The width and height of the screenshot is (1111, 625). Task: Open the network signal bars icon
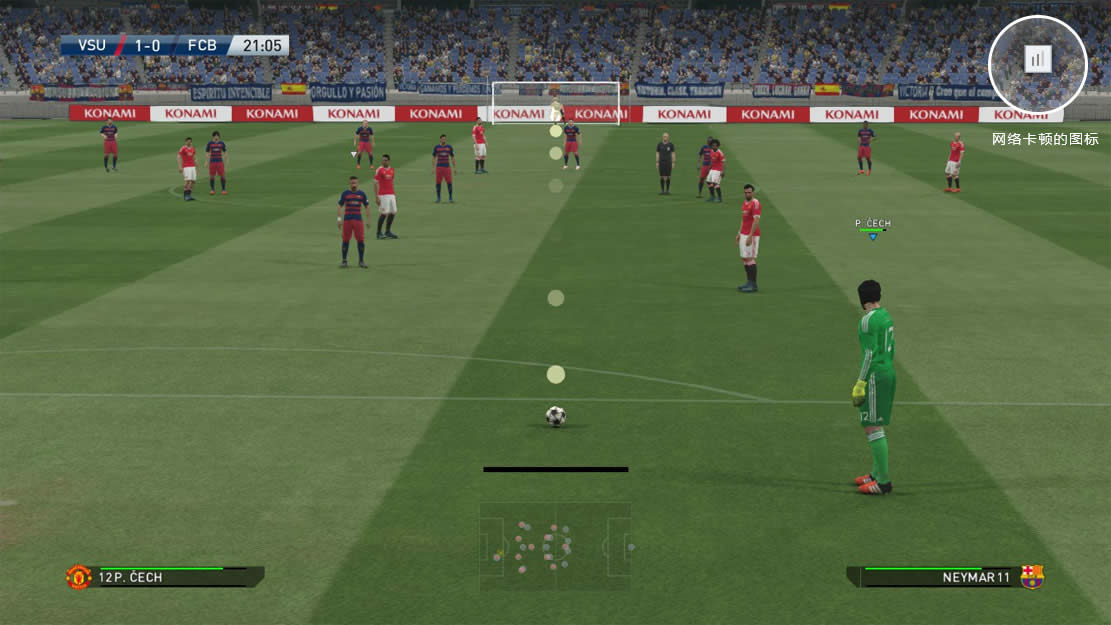point(1037,60)
